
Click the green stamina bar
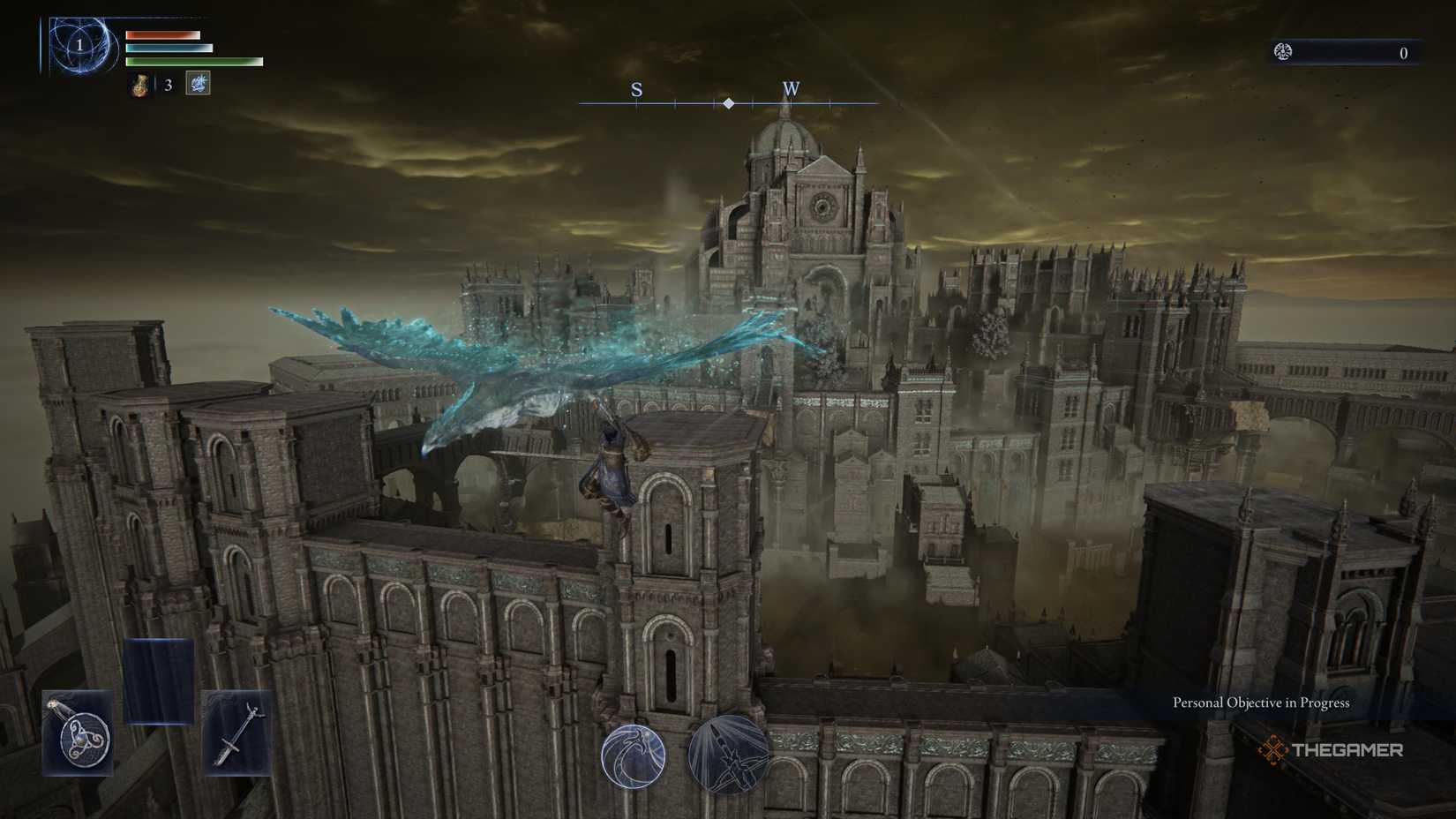click(x=192, y=61)
